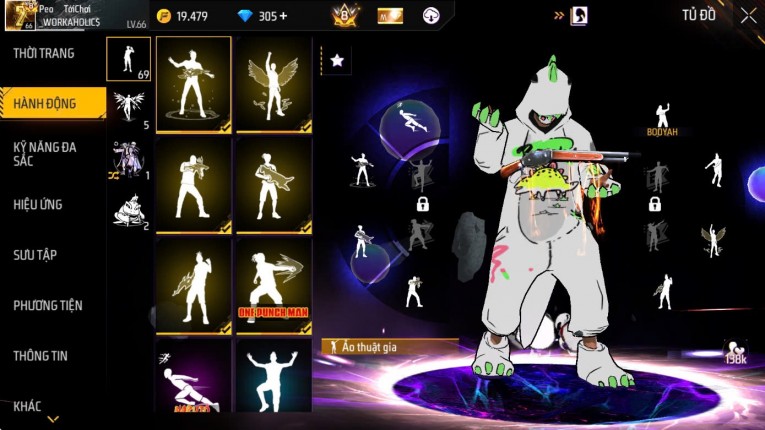Open the rank badge B icon
Image resolution: width=765 pixels, height=430 pixels.
pos(345,16)
